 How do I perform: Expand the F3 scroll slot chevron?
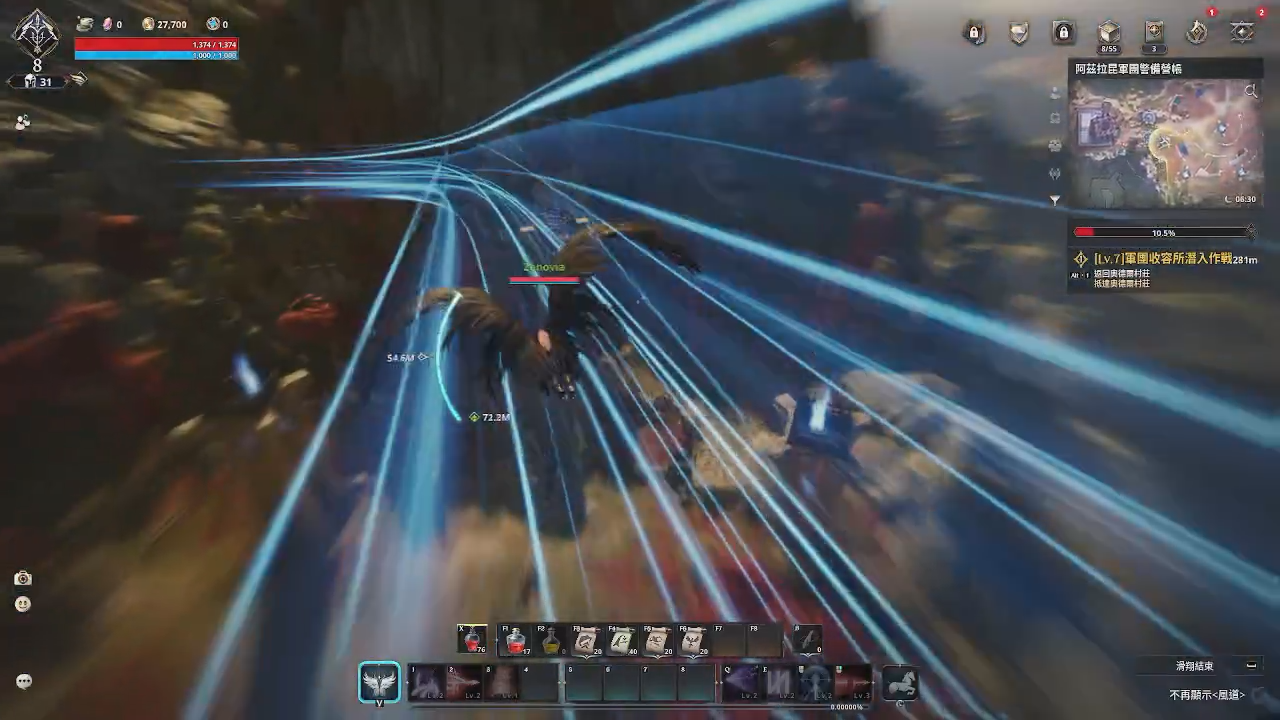pyautogui.click(x=585, y=658)
